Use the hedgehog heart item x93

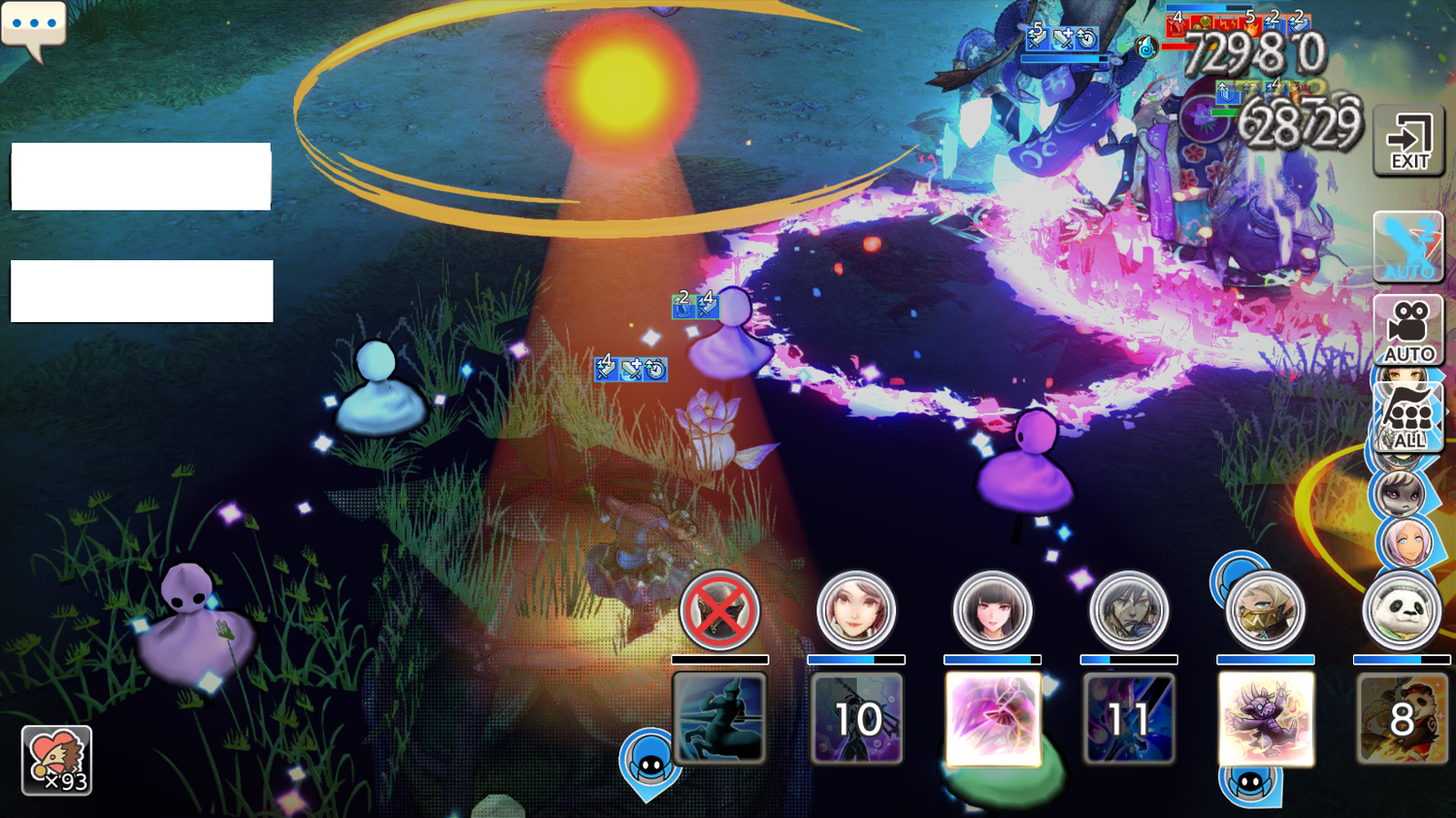[56, 761]
